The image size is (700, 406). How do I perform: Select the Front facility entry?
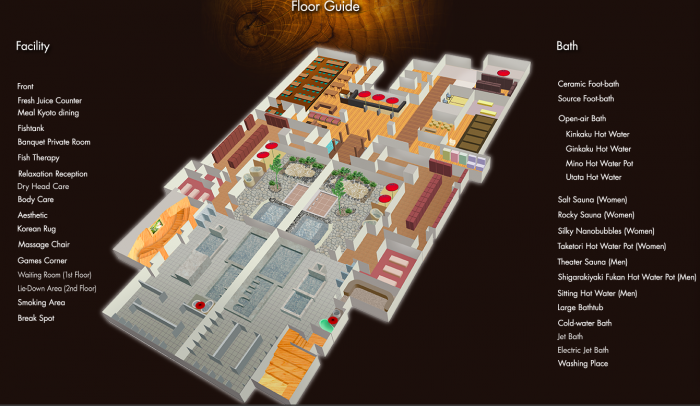point(27,87)
